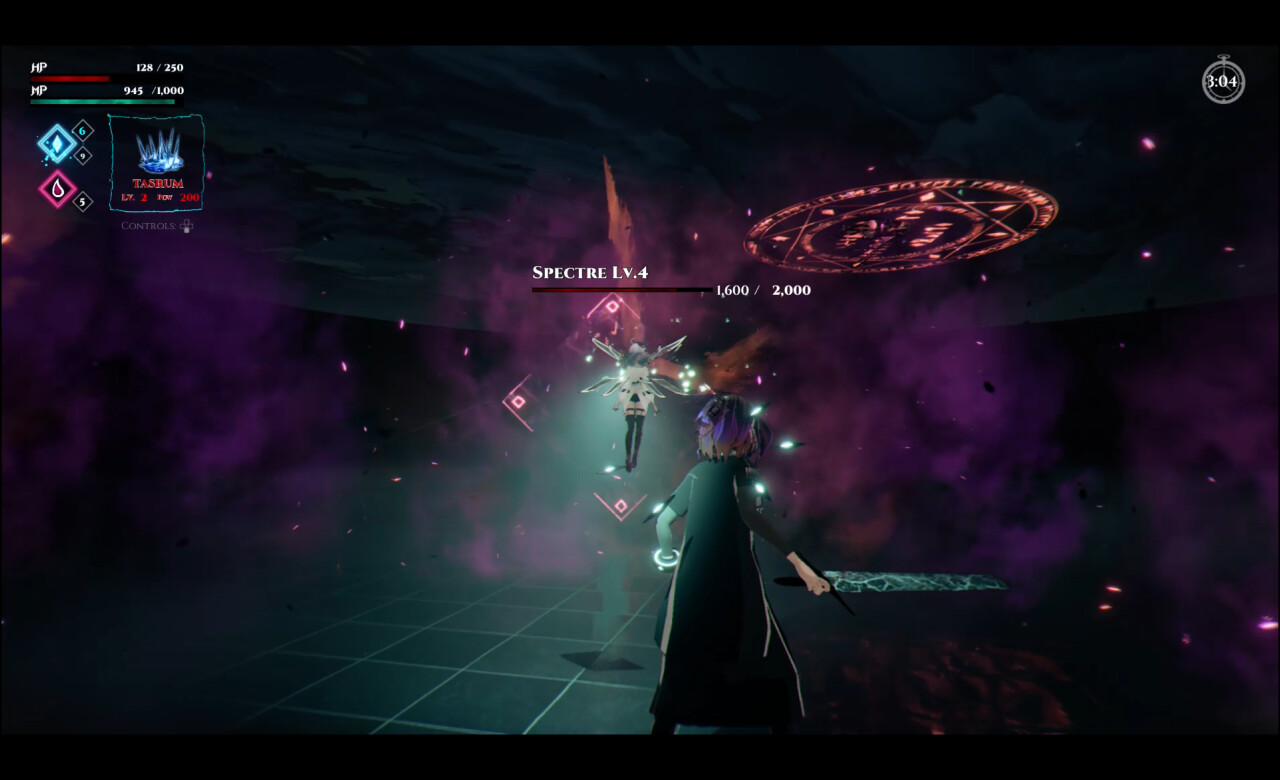Click the ice crown artwork on the Tasrum card
Viewport: 1280px width, 780px height.
160,150
